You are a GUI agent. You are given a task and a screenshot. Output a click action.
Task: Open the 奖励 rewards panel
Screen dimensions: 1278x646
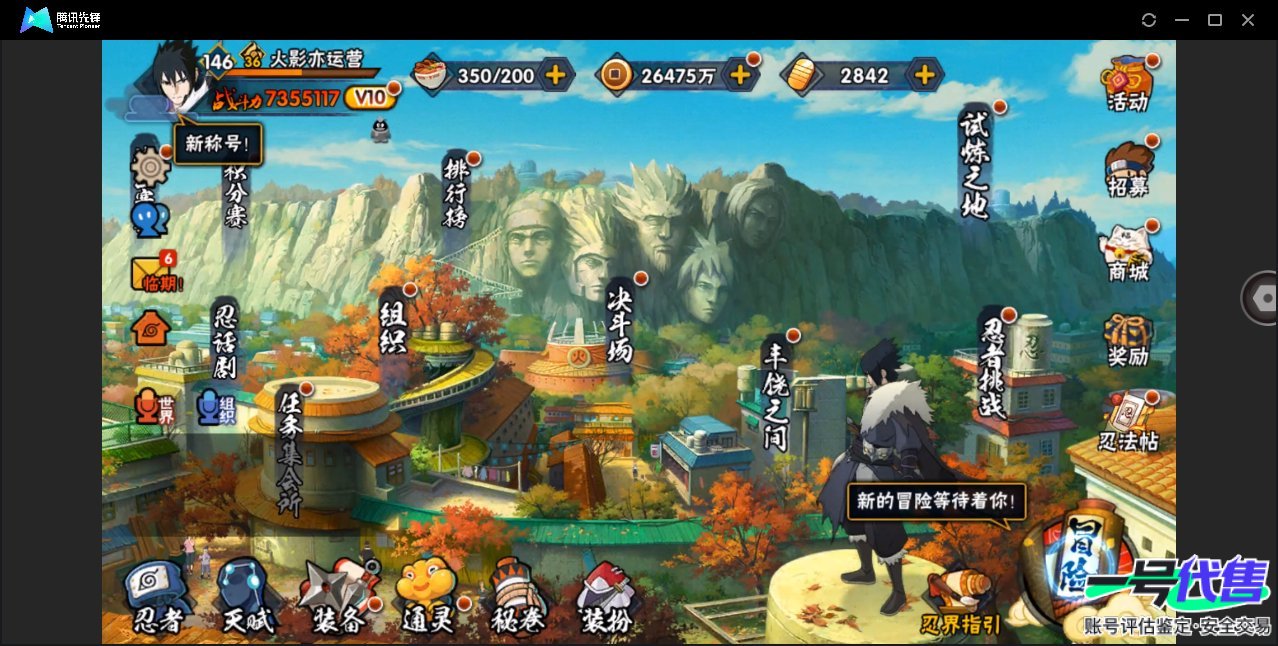1128,339
